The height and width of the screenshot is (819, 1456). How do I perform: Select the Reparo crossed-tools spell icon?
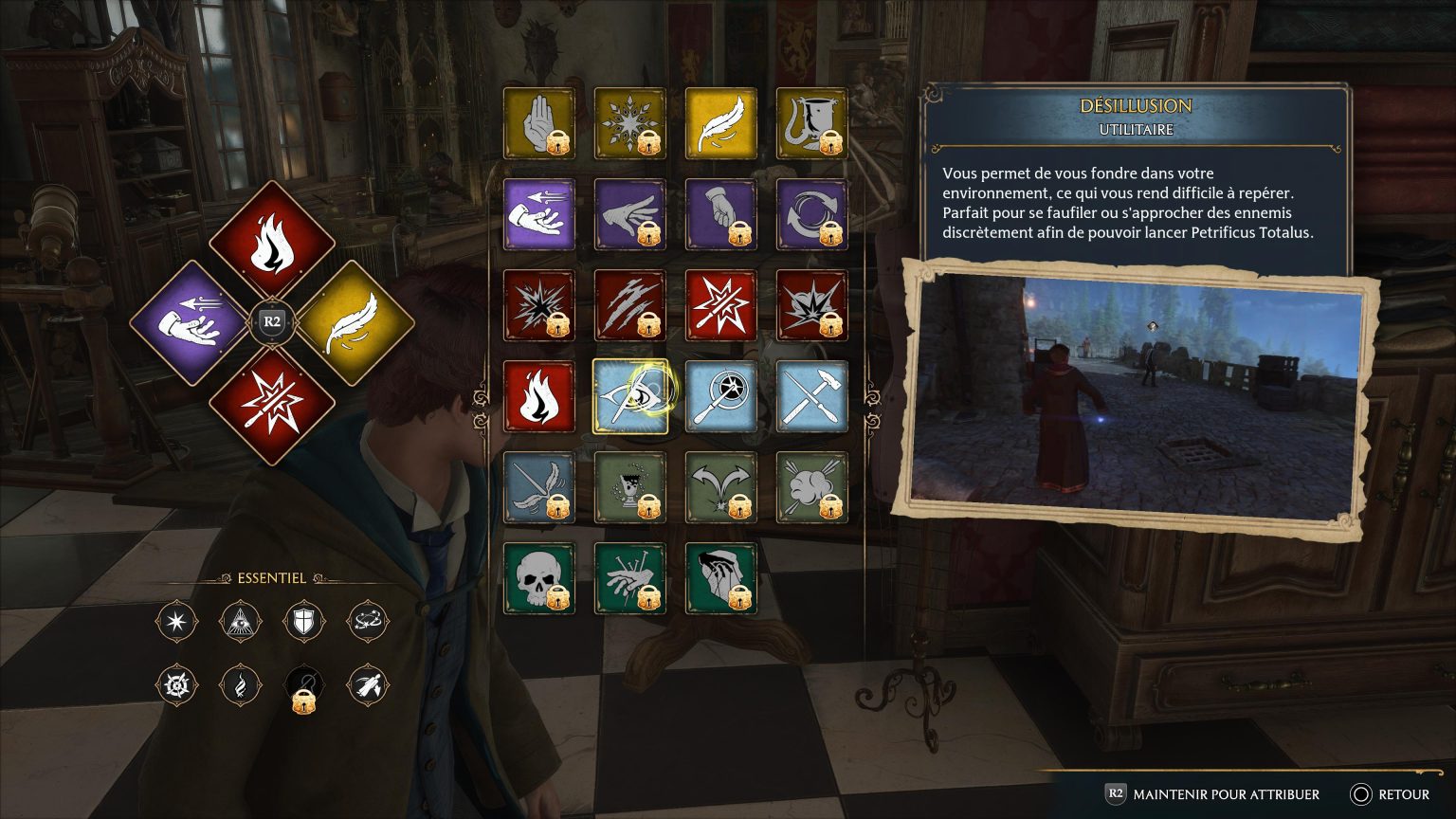coord(812,396)
